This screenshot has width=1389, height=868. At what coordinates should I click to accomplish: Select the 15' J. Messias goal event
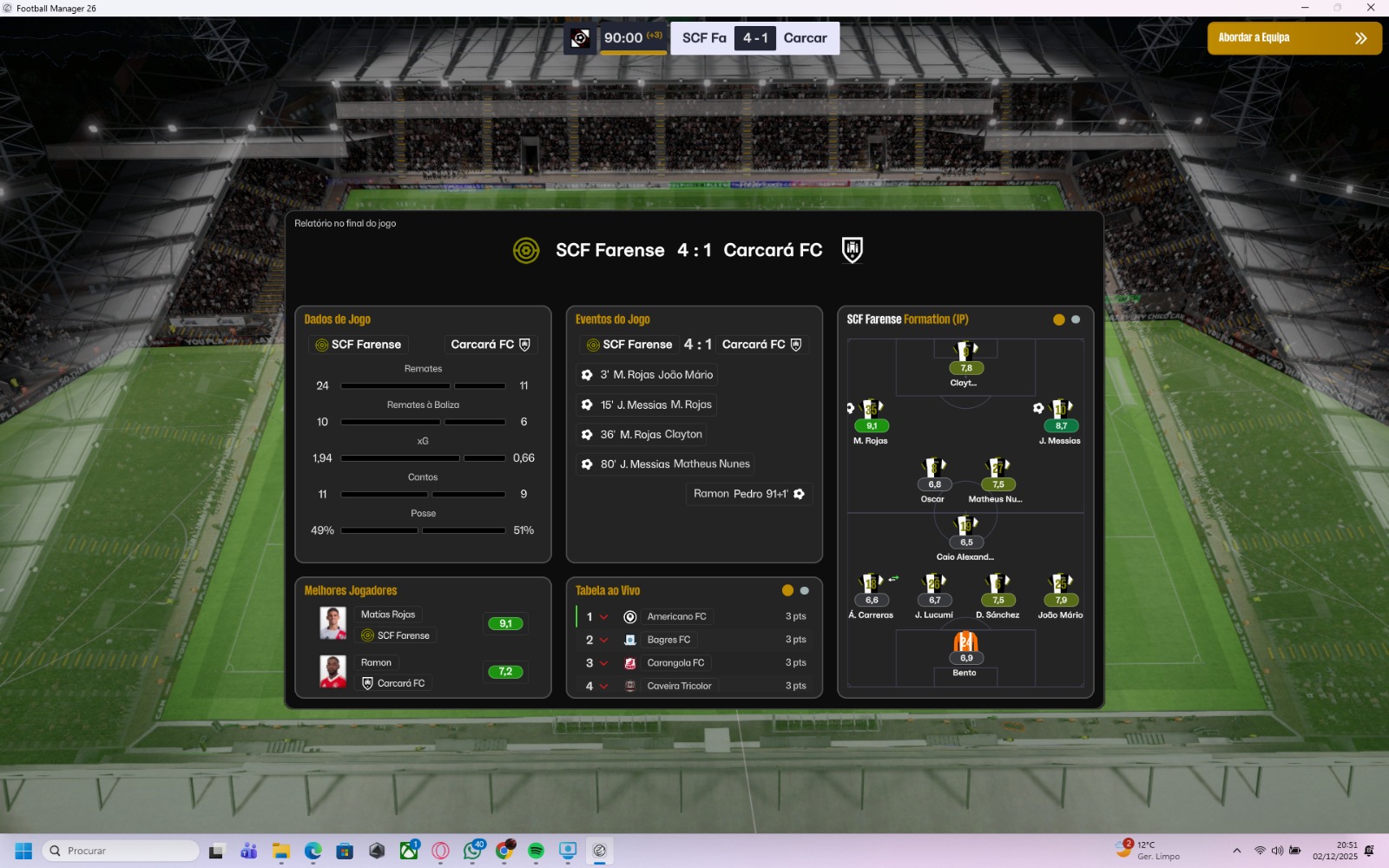(655, 404)
